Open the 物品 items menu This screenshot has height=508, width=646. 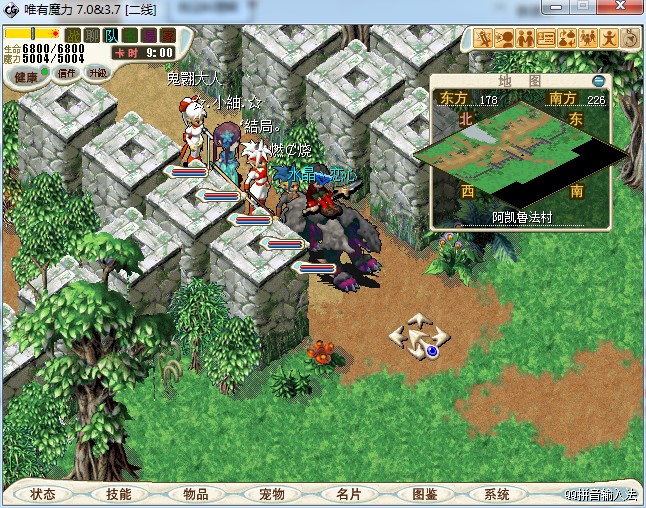(x=195, y=494)
